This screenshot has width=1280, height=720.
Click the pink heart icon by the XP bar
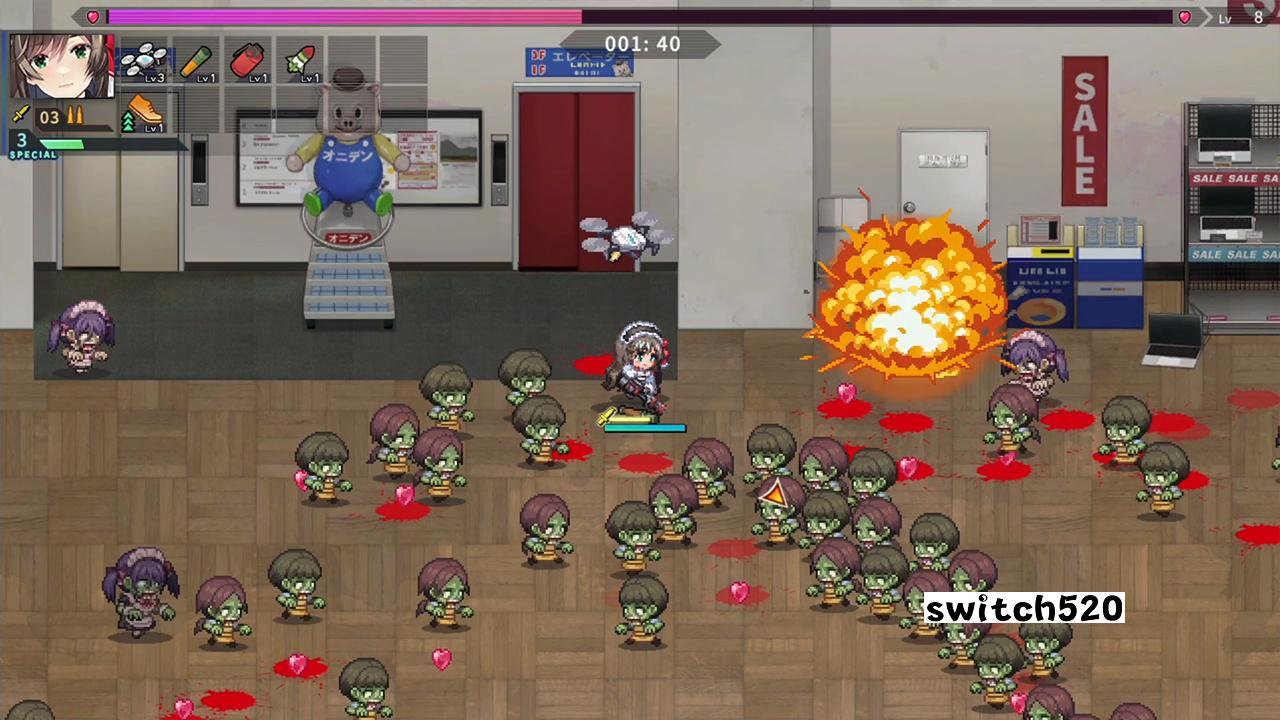pyautogui.click(x=1183, y=17)
